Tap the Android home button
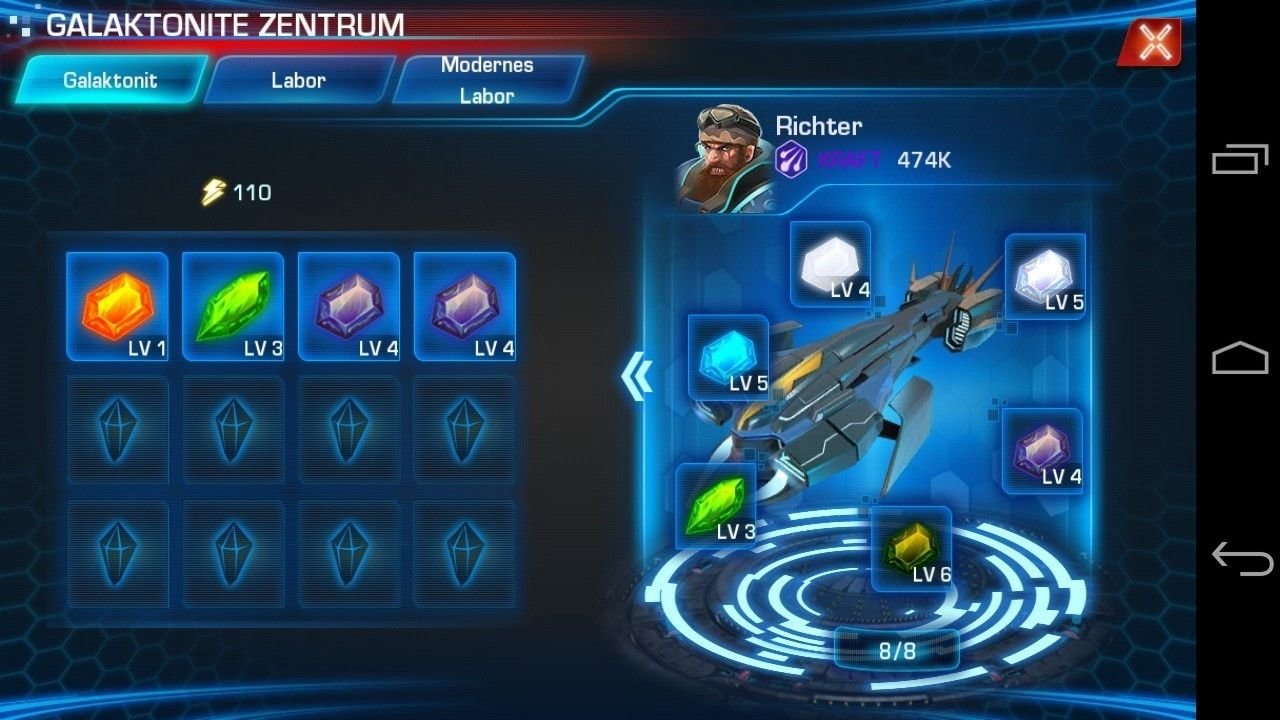 point(1240,358)
